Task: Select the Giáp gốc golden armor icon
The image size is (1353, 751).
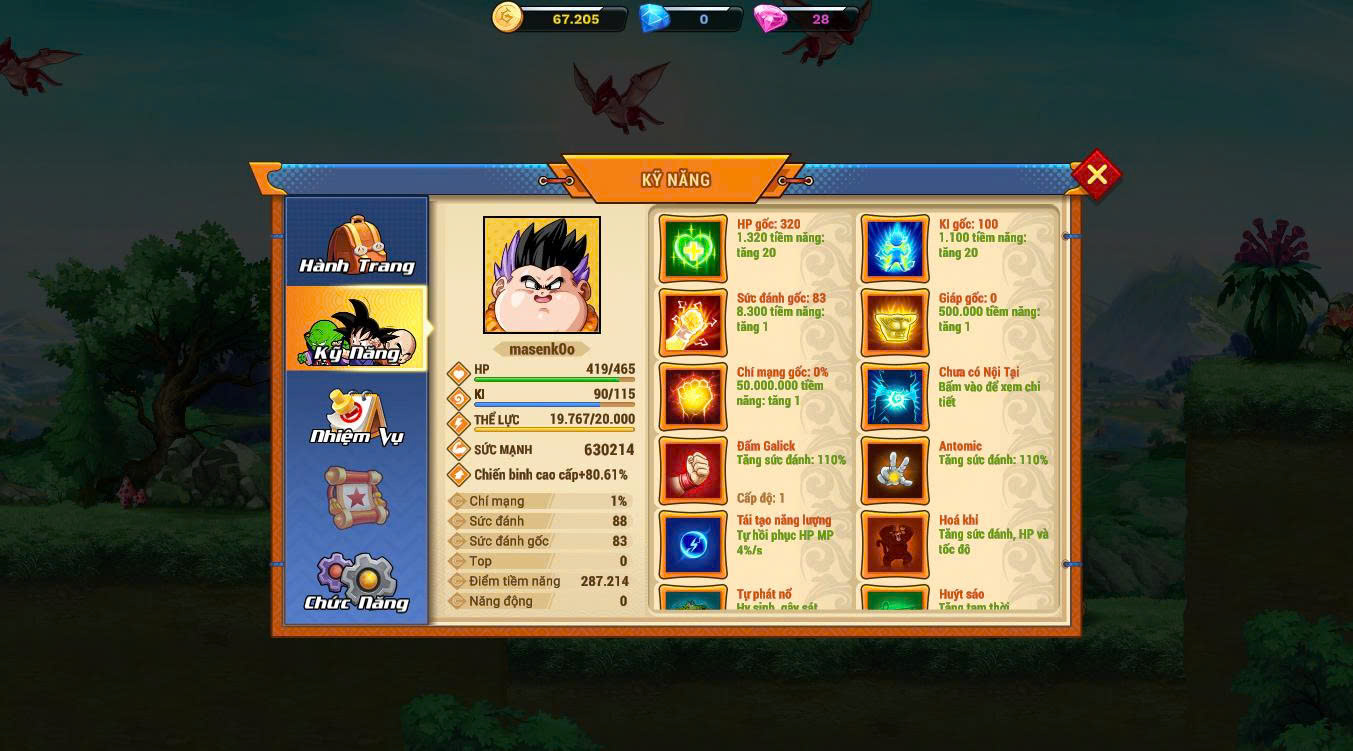Action: pos(895,323)
